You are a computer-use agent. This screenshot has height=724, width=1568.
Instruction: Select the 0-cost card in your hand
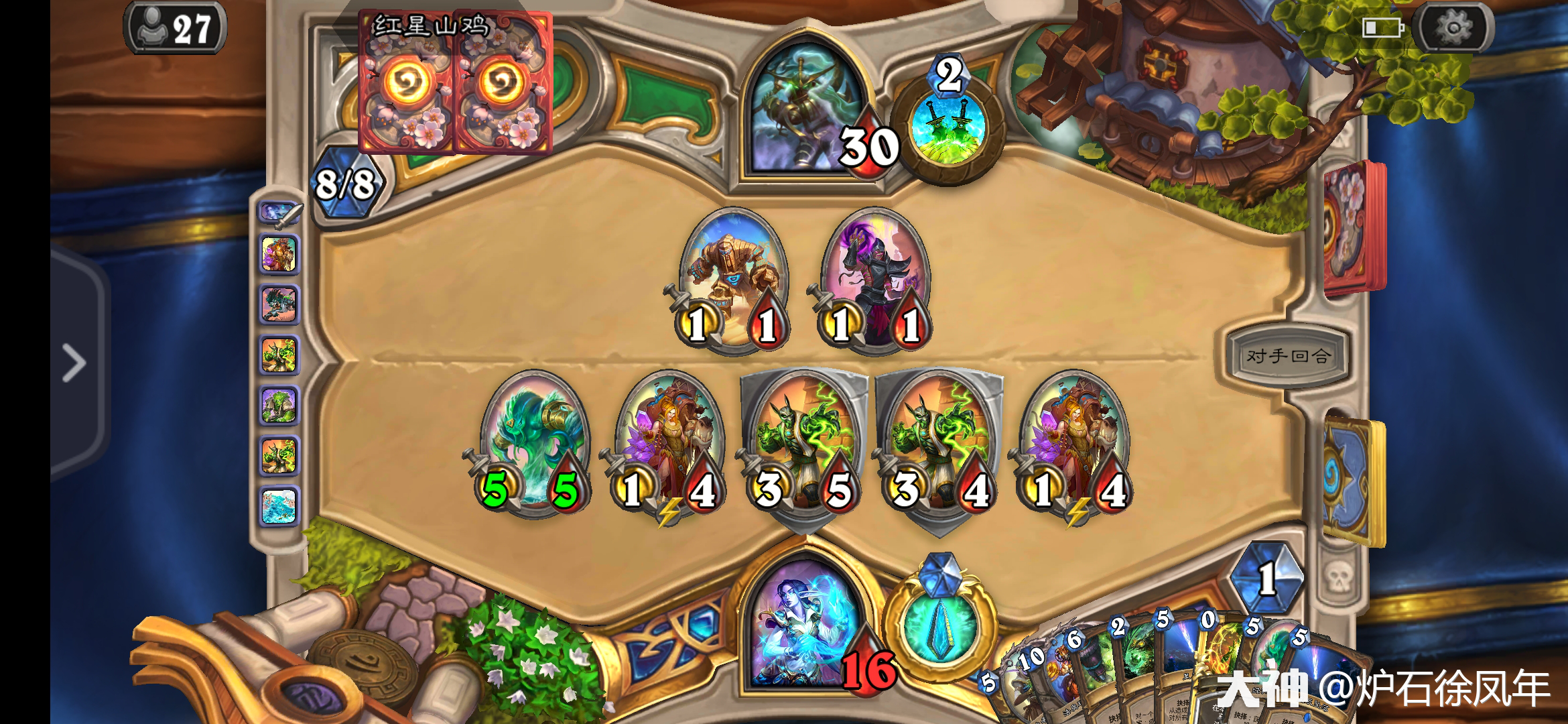point(1214,664)
